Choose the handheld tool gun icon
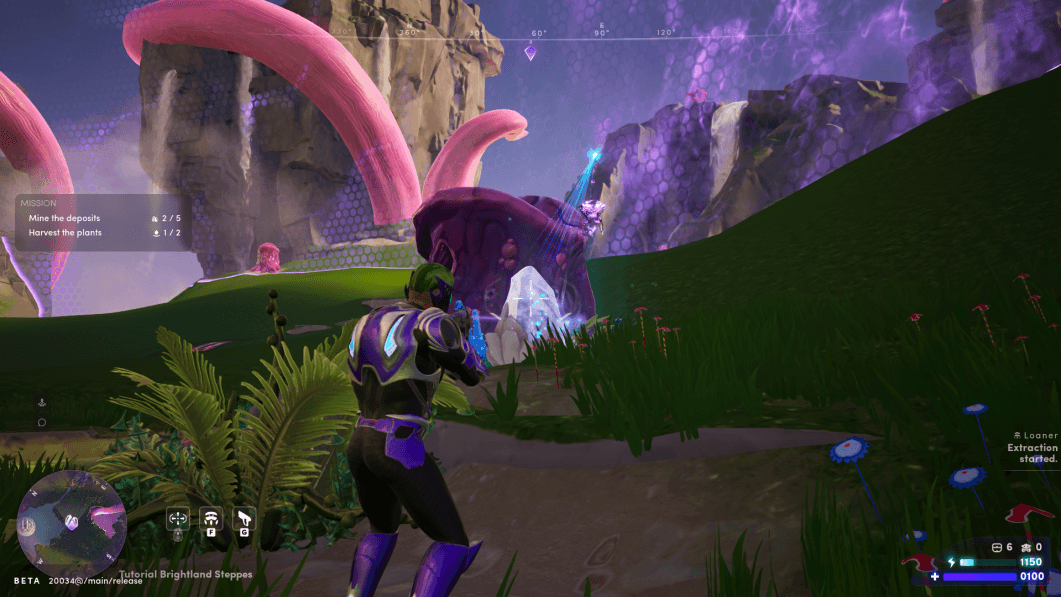The width and height of the screenshot is (1061, 597). pyautogui.click(x=245, y=518)
